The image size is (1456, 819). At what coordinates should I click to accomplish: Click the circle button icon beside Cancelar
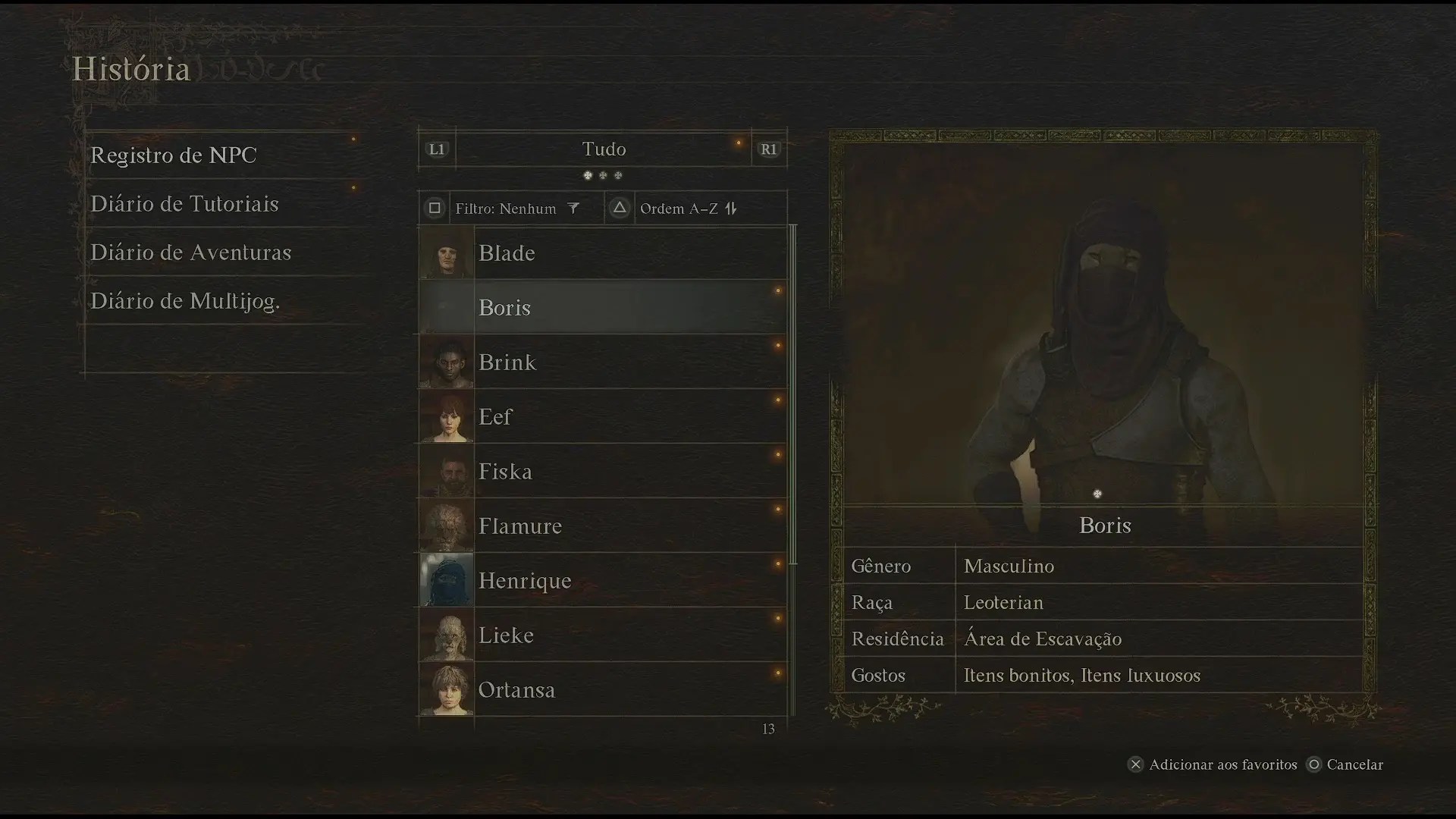click(1314, 765)
